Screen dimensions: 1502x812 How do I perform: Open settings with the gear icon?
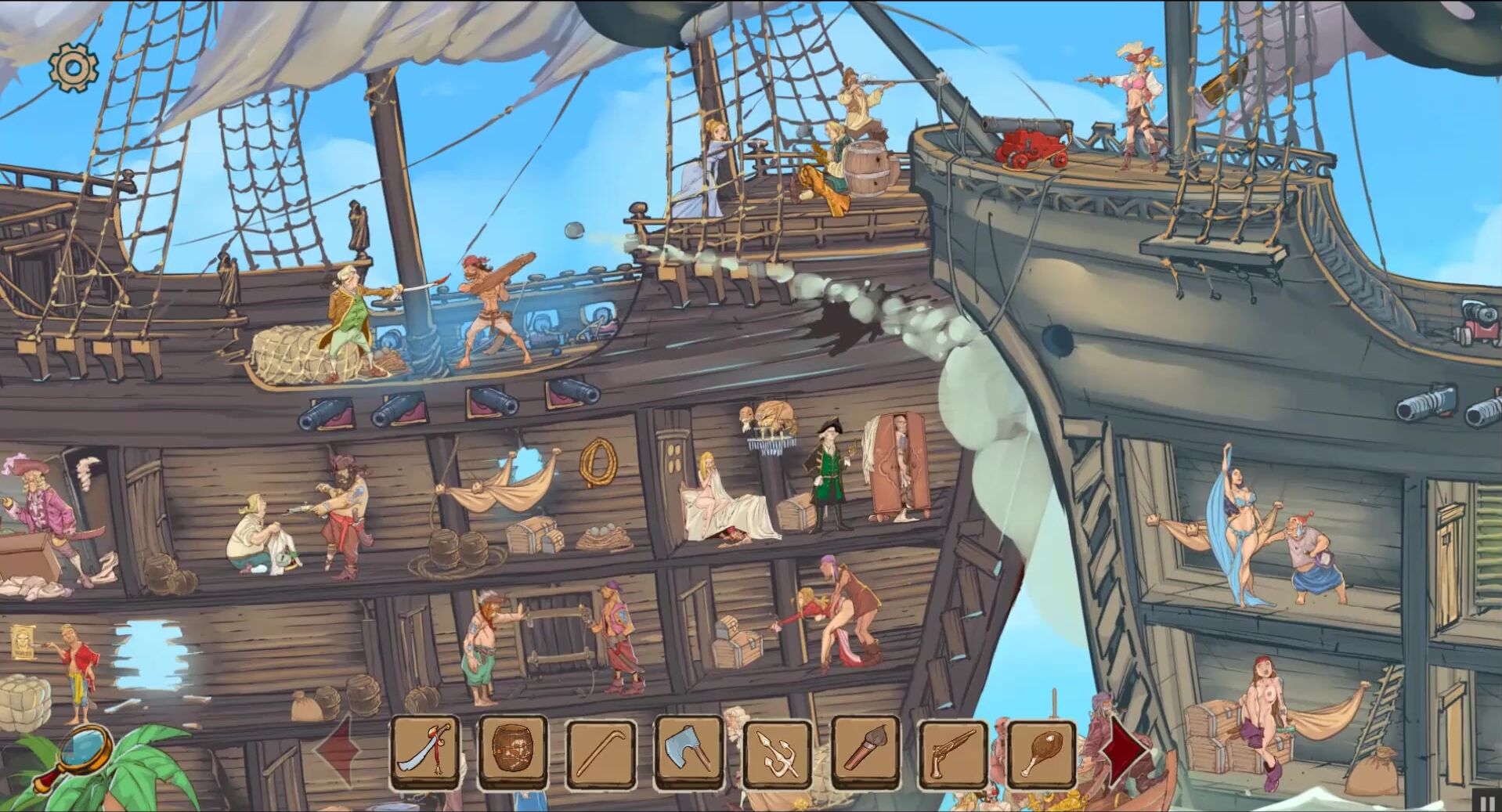pyautogui.click(x=73, y=68)
